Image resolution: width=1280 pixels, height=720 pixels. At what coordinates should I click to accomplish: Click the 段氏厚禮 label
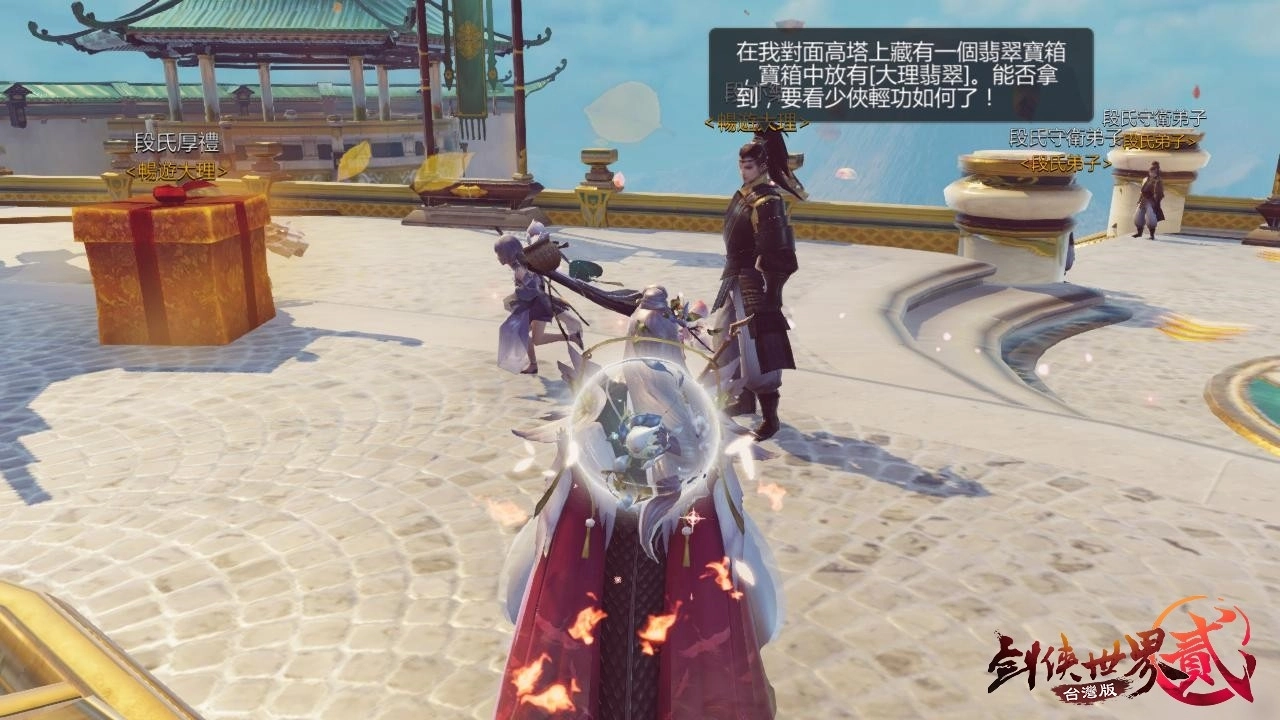[178, 142]
